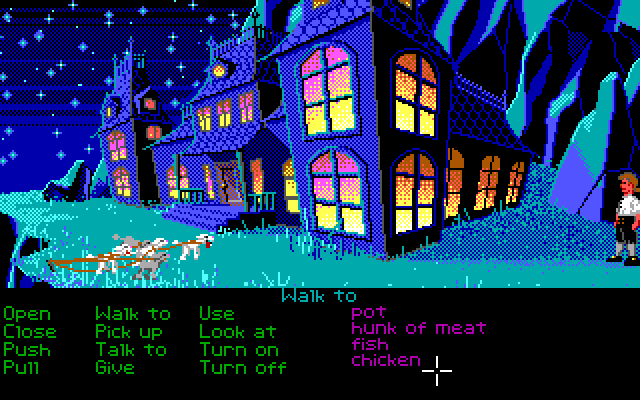Select the pot from inventory

pyautogui.click(x=368, y=313)
